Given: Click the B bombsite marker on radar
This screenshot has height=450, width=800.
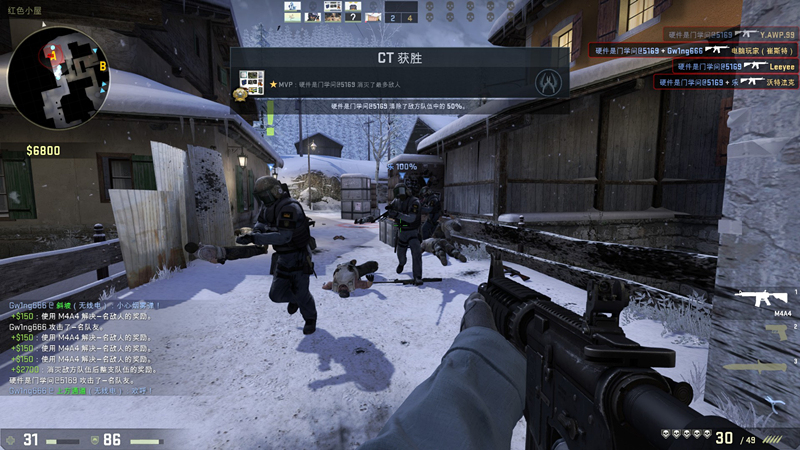Looking at the screenshot, I should pyautogui.click(x=103, y=66).
